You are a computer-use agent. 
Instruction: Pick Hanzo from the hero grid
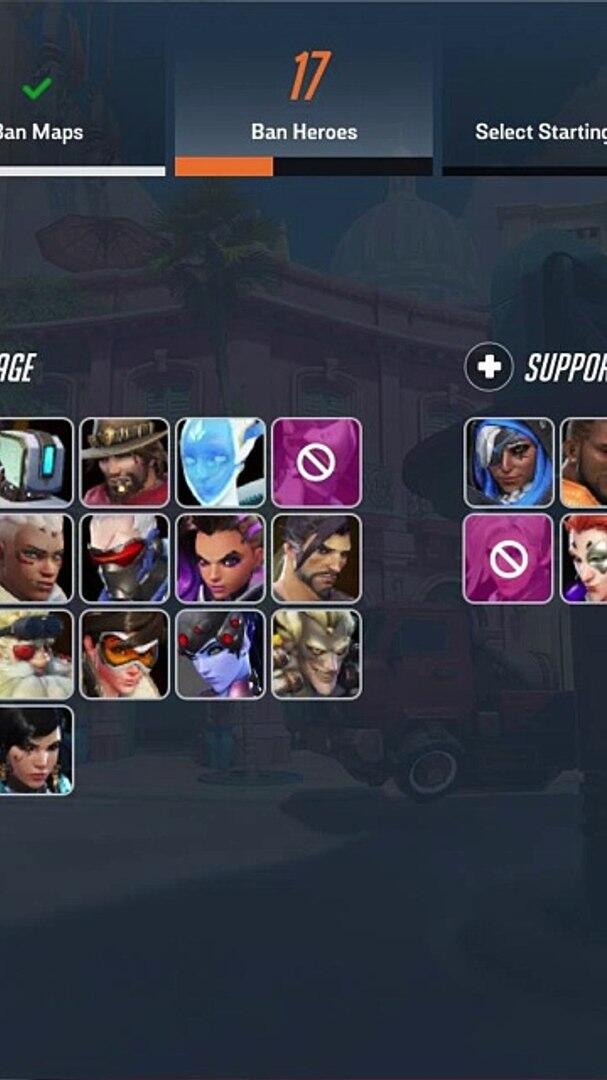pyautogui.click(x=316, y=558)
